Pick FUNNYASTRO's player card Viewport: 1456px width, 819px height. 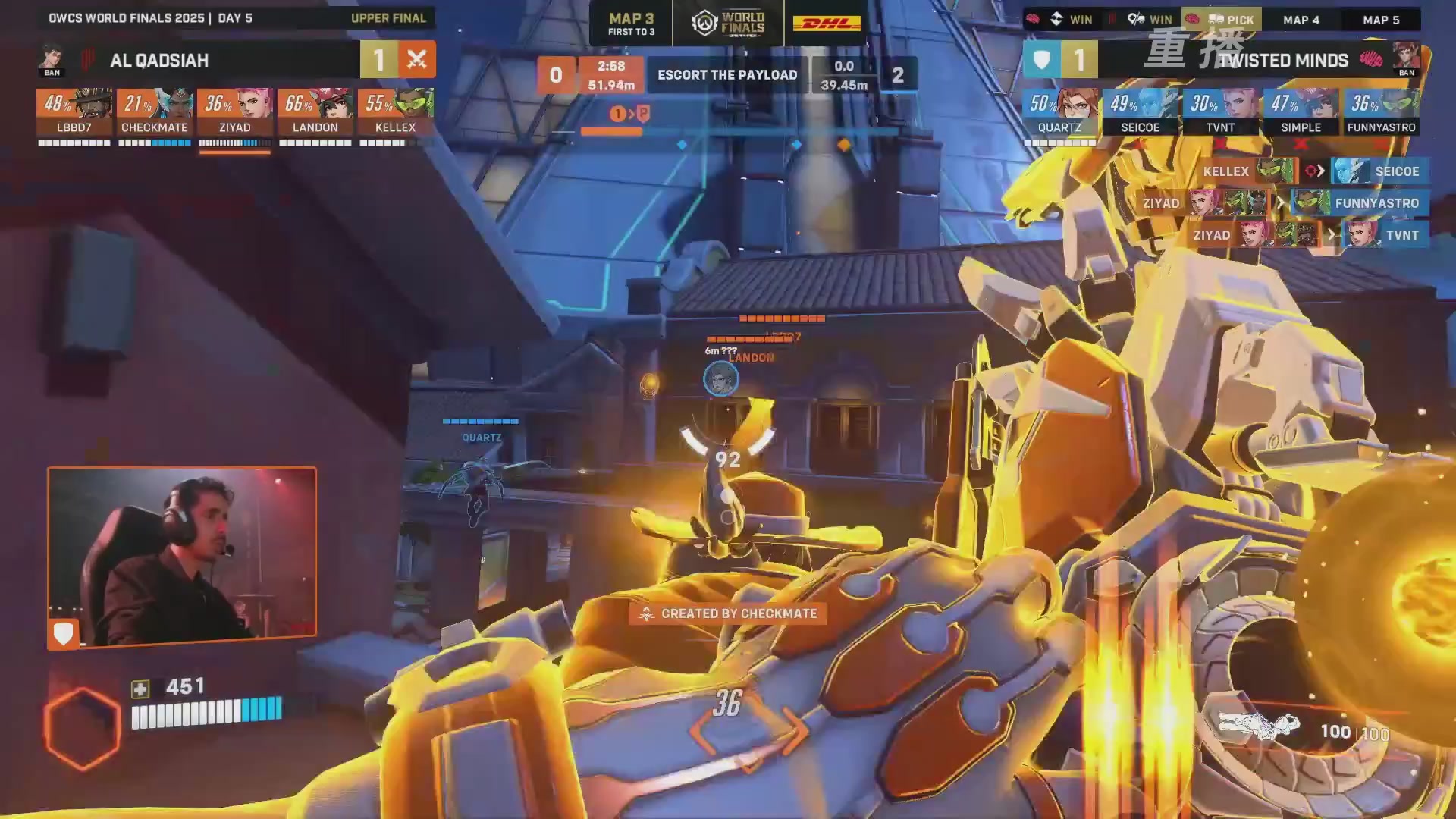point(1382,112)
